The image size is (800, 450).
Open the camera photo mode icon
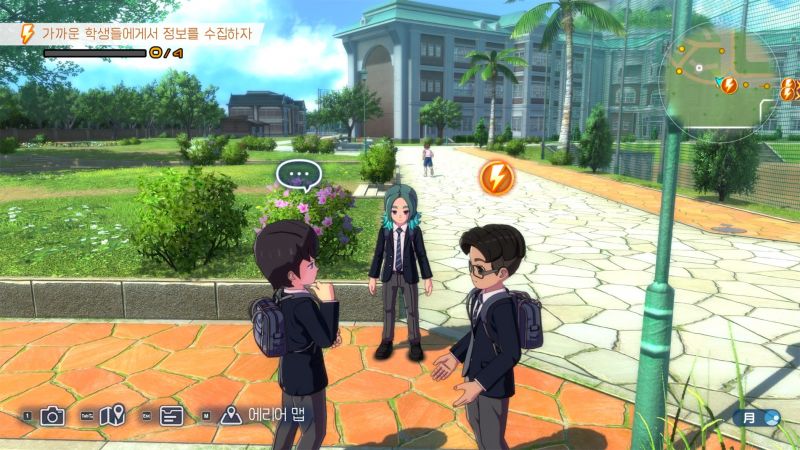pos(52,416)
